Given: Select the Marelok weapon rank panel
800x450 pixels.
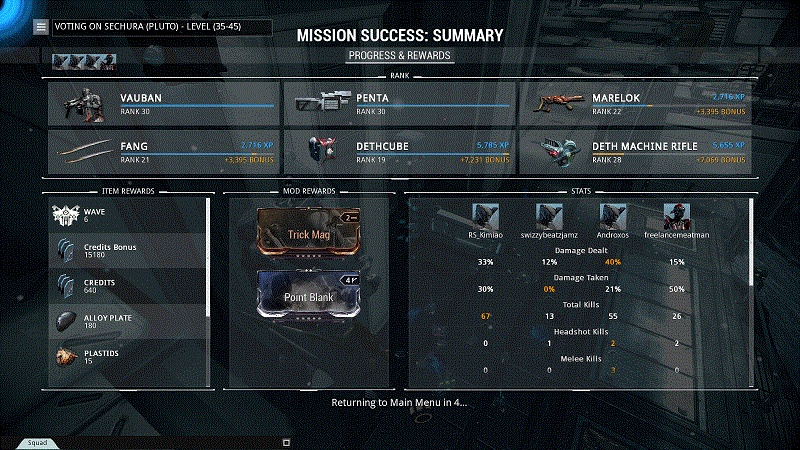Looking at the screenshot, I should 635,104.
